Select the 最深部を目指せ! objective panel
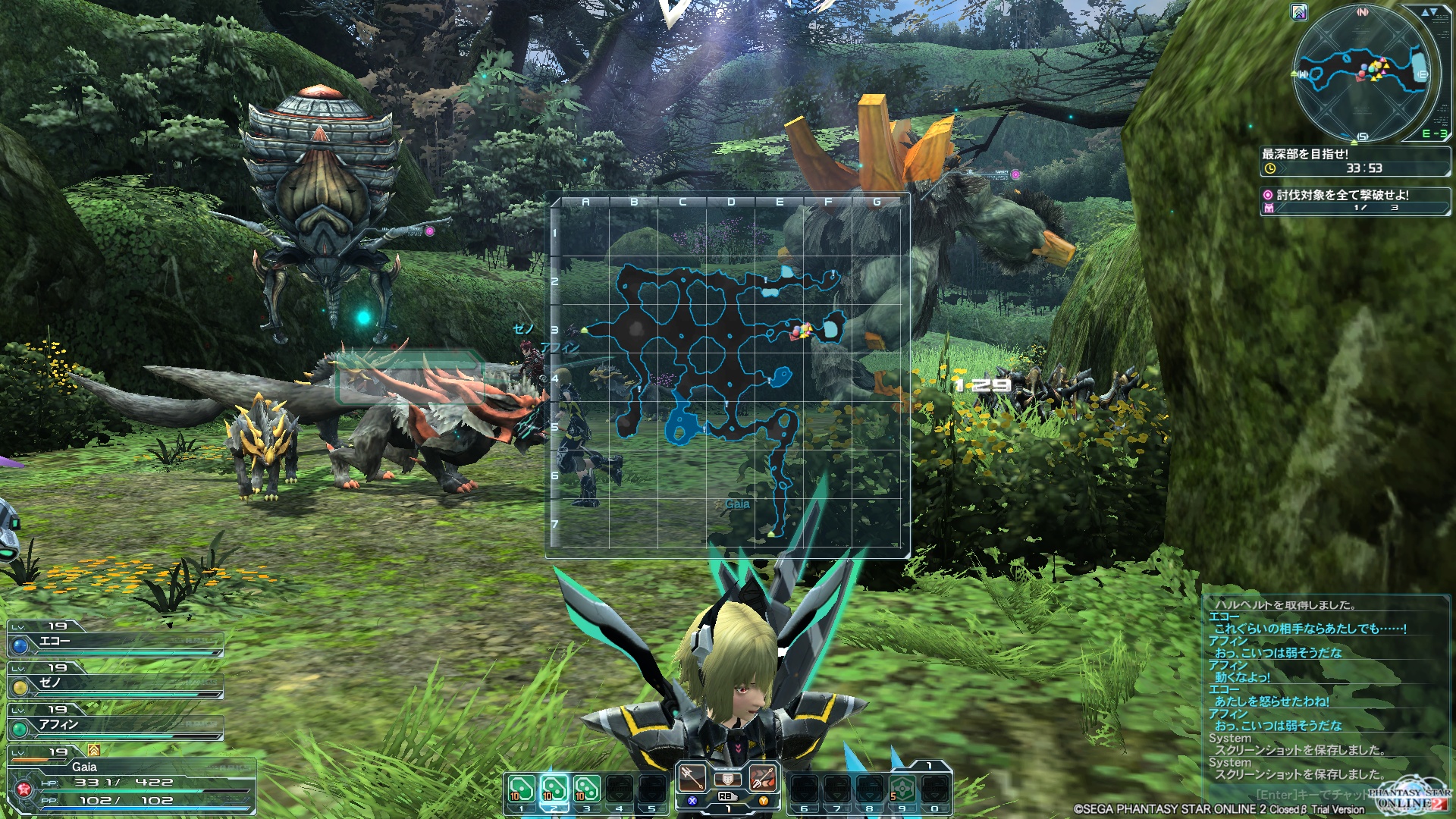The image size is (1456, 819). [x=1354, y=161]
